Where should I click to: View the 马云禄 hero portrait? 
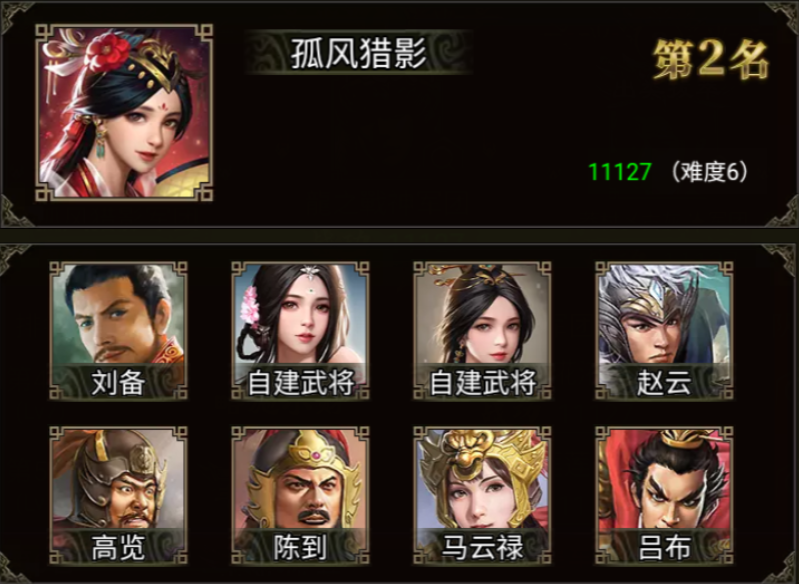pos(482,493)
